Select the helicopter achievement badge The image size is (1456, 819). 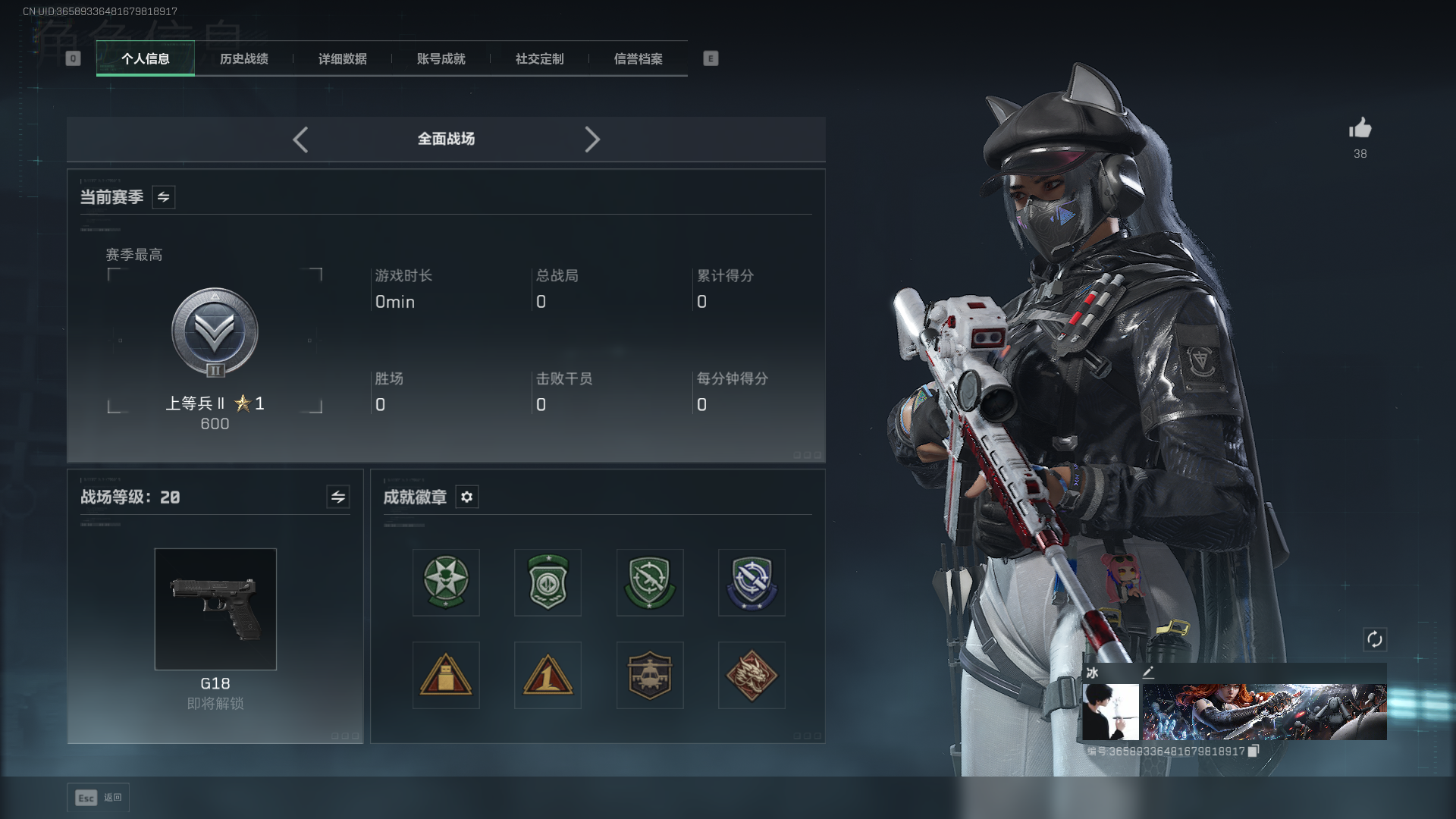(x=650, y=675)
